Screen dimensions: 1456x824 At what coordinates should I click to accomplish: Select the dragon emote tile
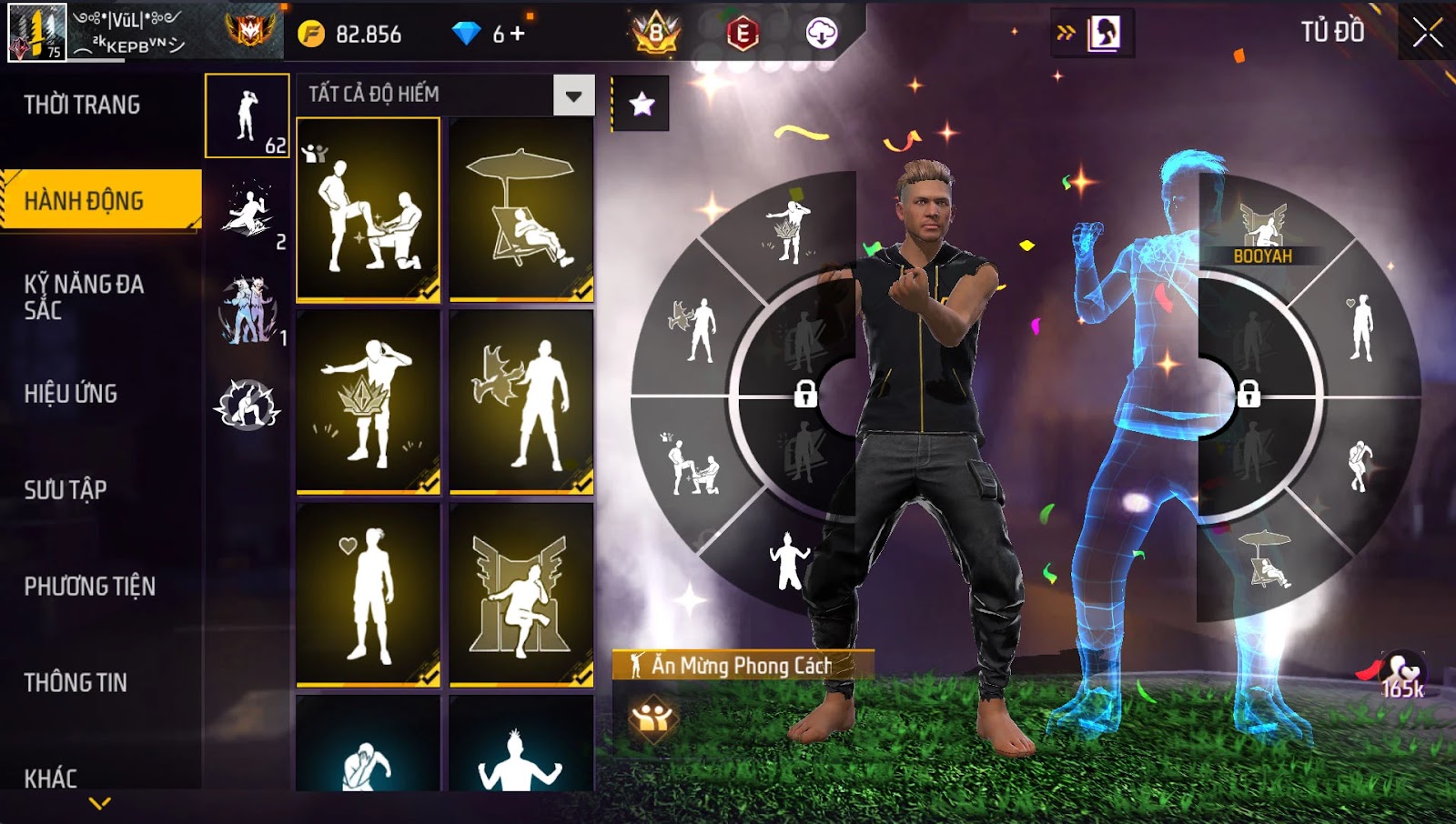coord(521,402)
